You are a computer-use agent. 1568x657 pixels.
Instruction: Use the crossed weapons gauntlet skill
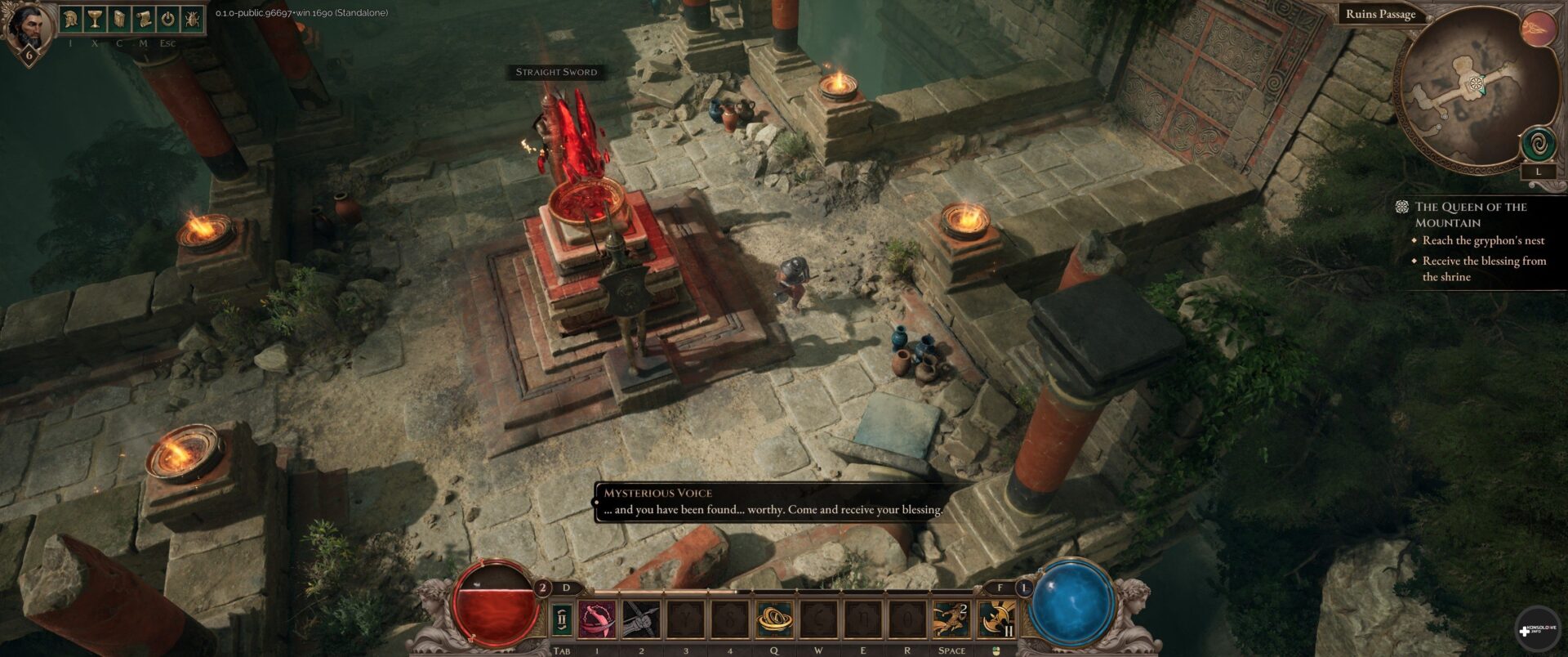coord(641,619)
